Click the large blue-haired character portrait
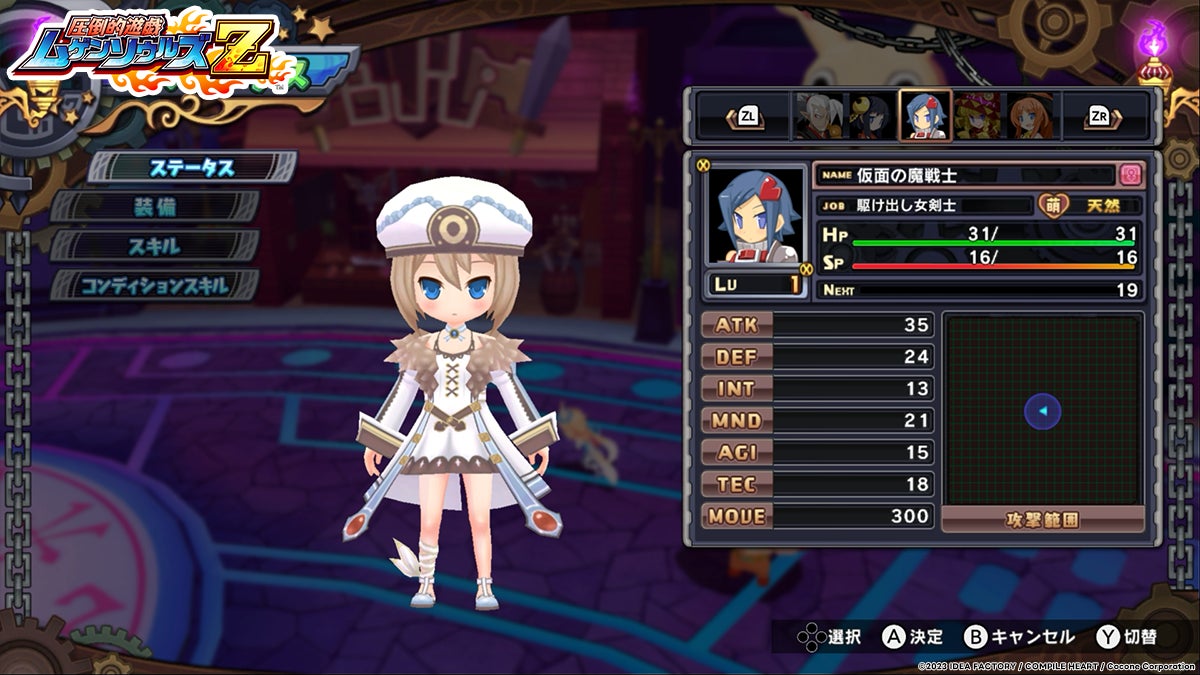Image resolution: width=1200 pixels, height=675 pixels. (756, 215)
